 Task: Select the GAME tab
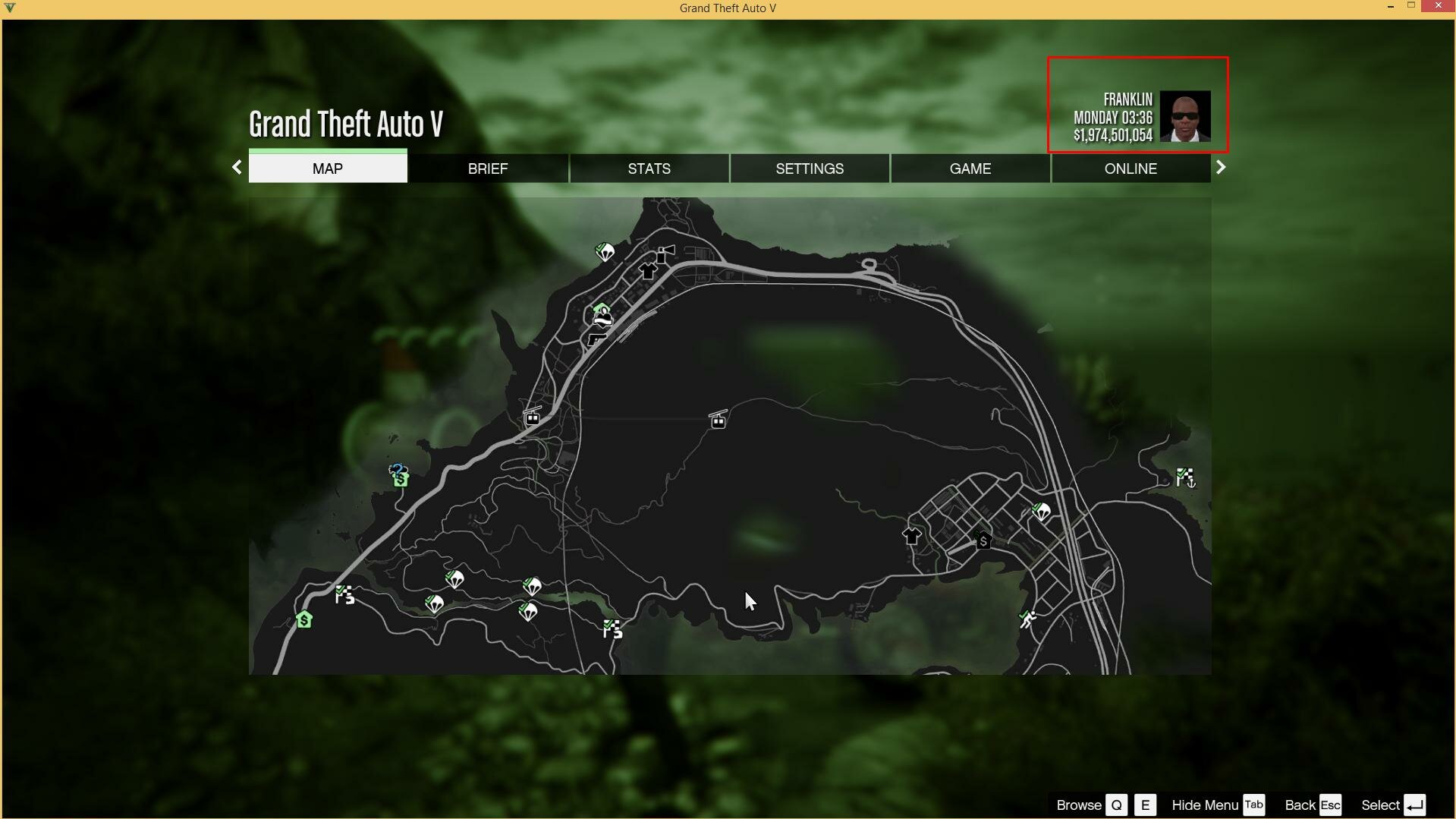pos(970,169)
